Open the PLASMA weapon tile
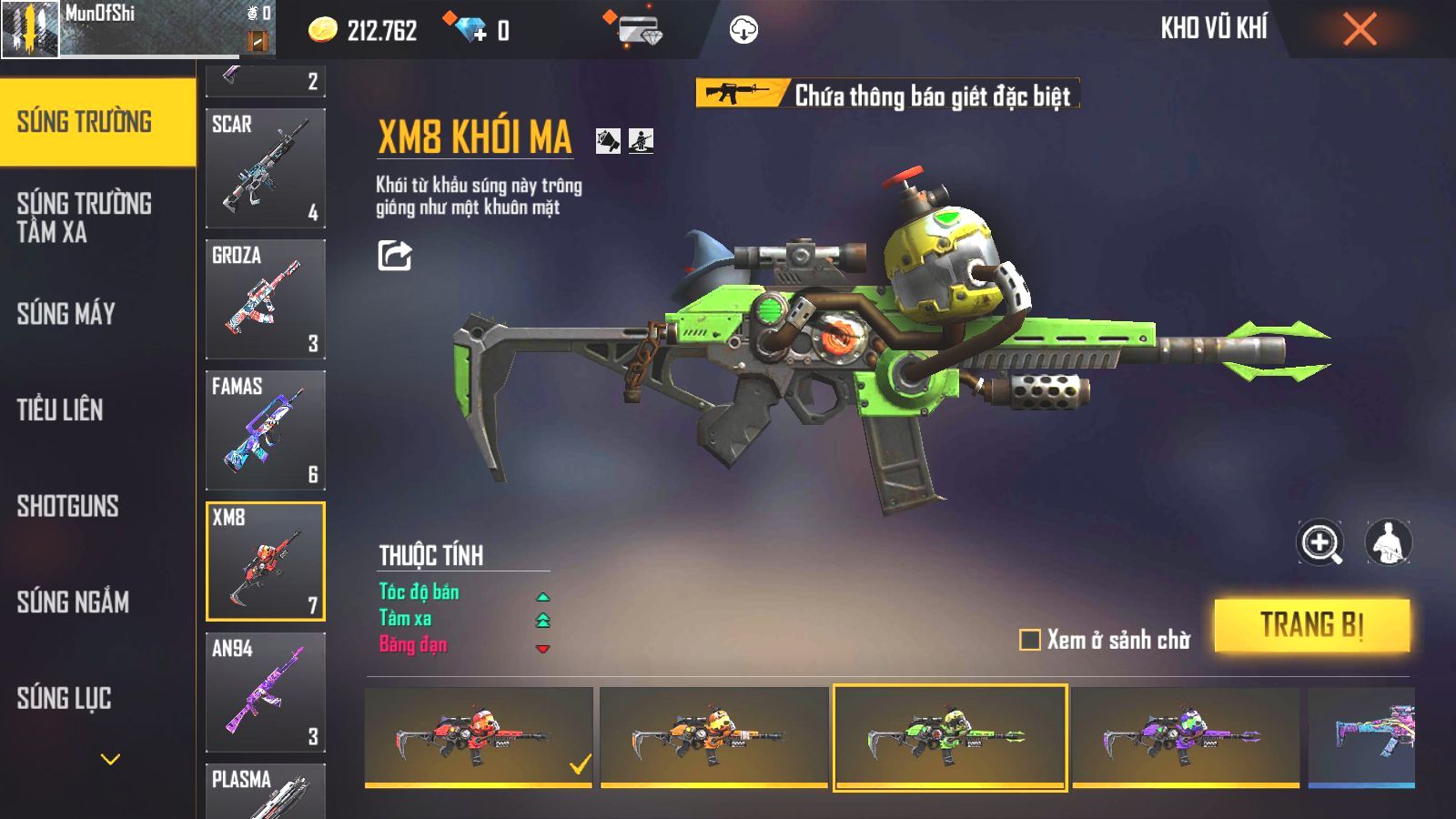Viewport: 1456px width, 819px height. click(x=265, y=791)
